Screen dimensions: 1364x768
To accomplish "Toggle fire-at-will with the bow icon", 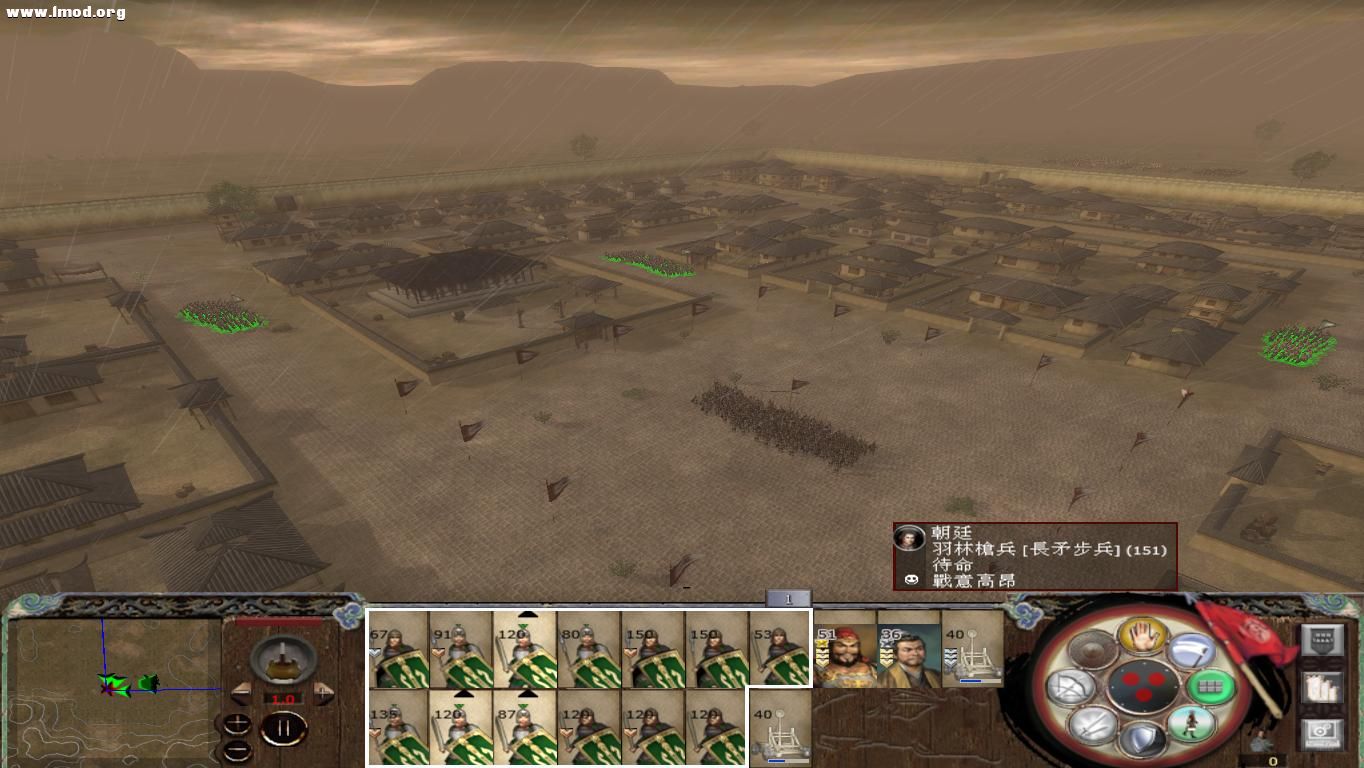I will [1071, 686].
